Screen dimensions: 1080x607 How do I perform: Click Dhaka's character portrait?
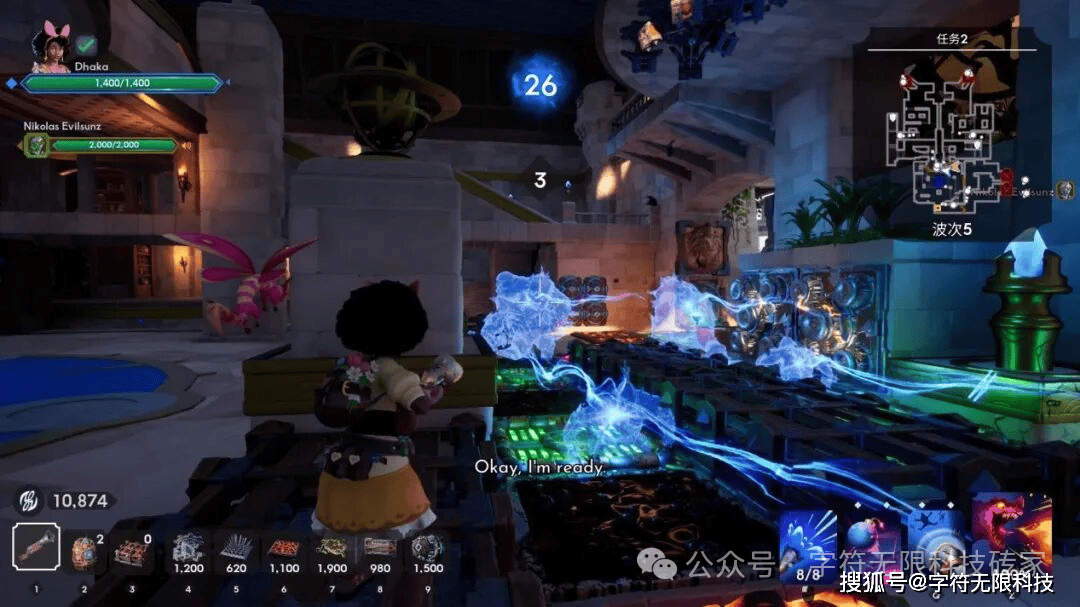coord(50,45)
